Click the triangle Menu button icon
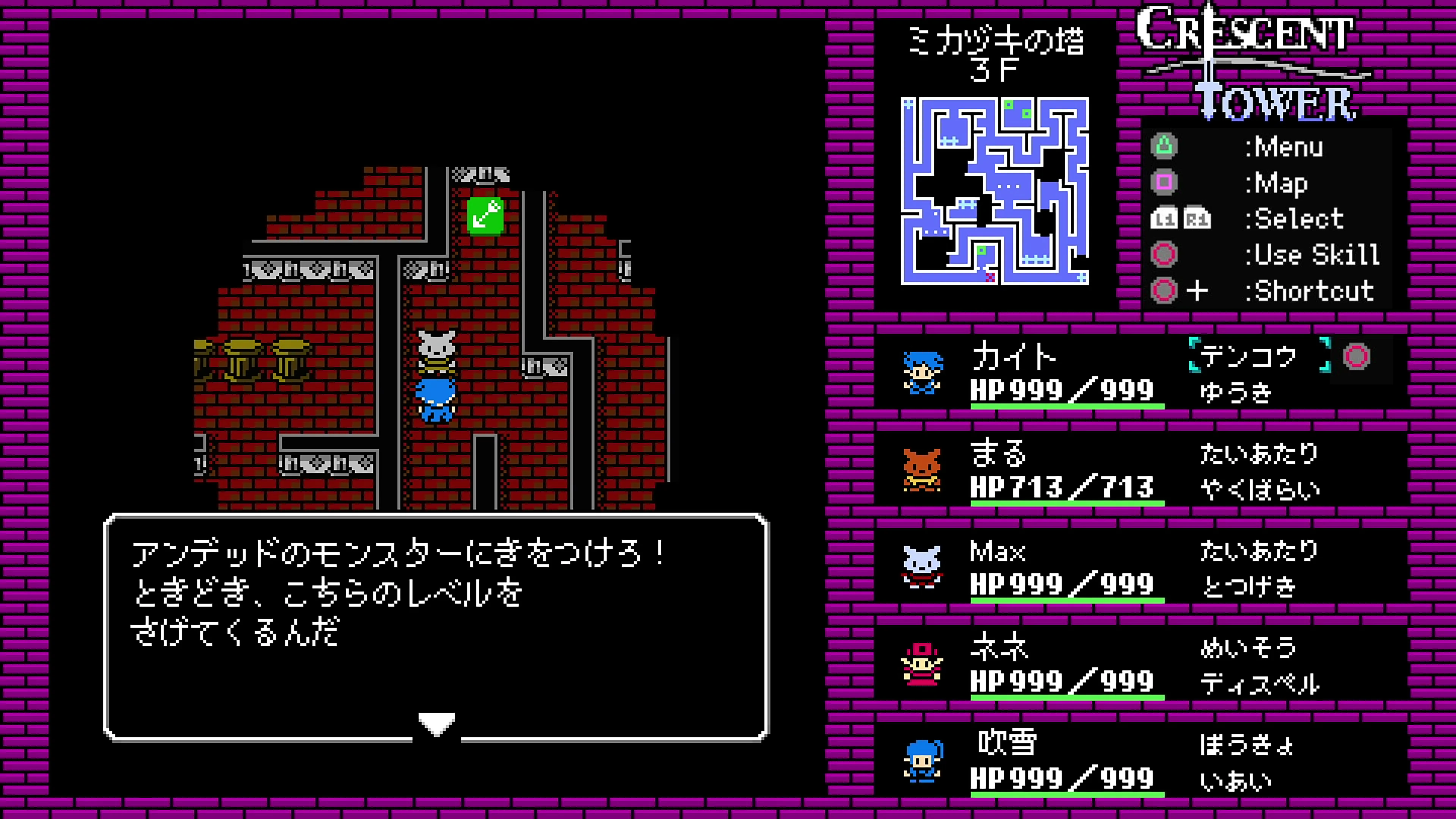Image resolution: width=1456 pixels, height=819 pixels. pyautogui.click(x=1164, y=146)
